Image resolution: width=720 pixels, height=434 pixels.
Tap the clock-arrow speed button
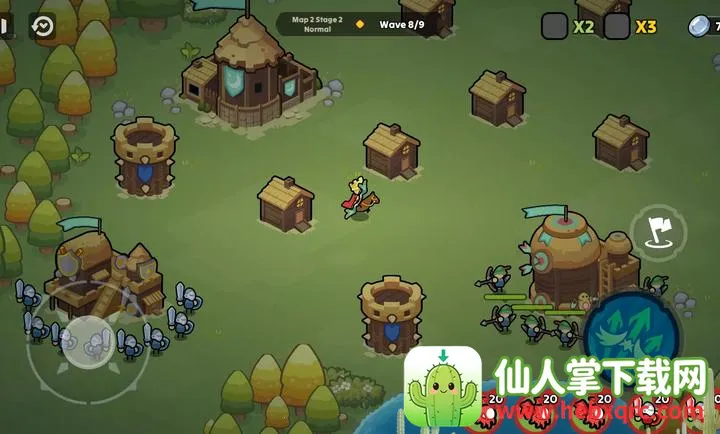(x=43, y=26)
